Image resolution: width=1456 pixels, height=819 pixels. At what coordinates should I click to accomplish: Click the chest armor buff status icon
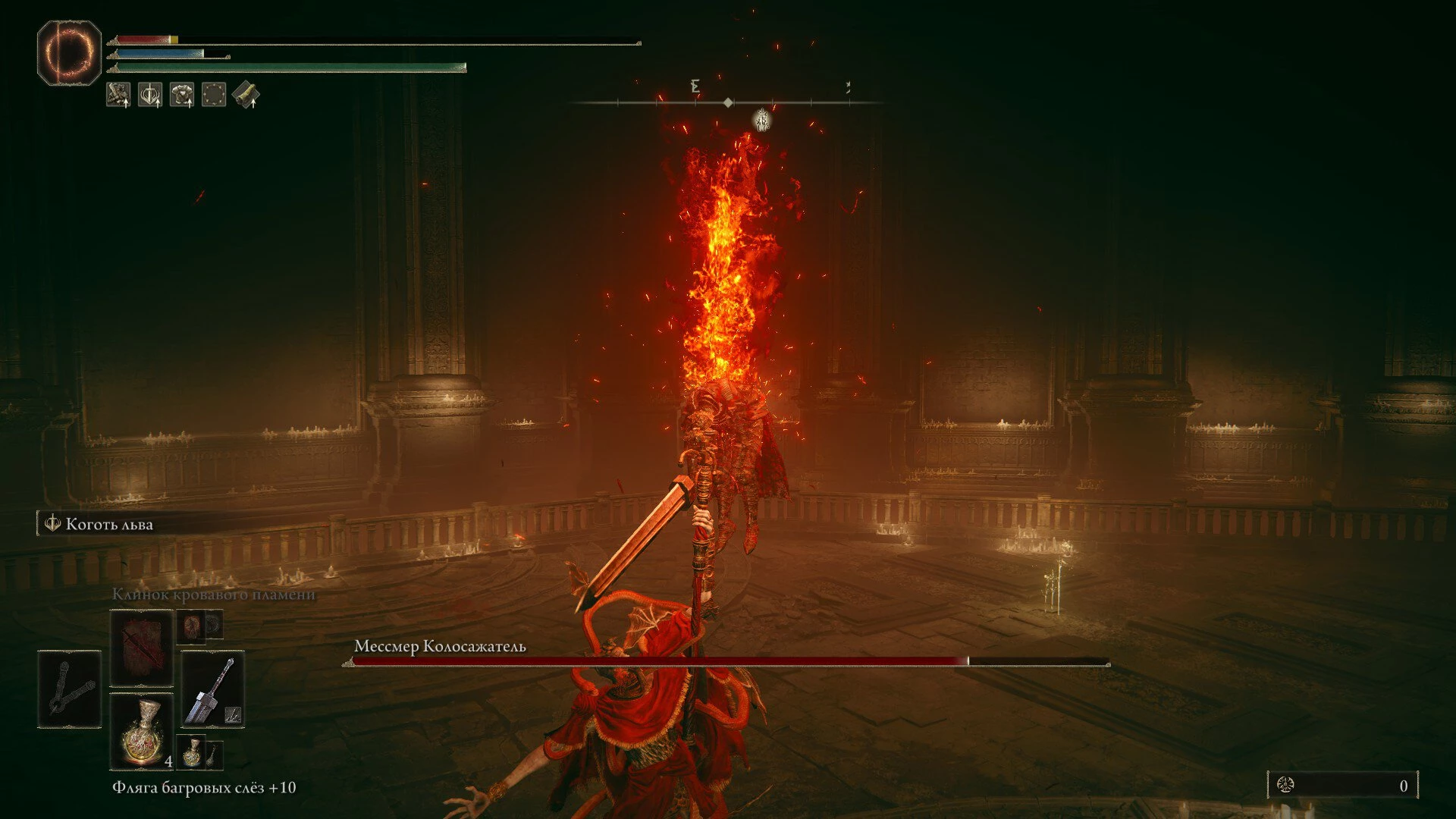click(182, 95)
